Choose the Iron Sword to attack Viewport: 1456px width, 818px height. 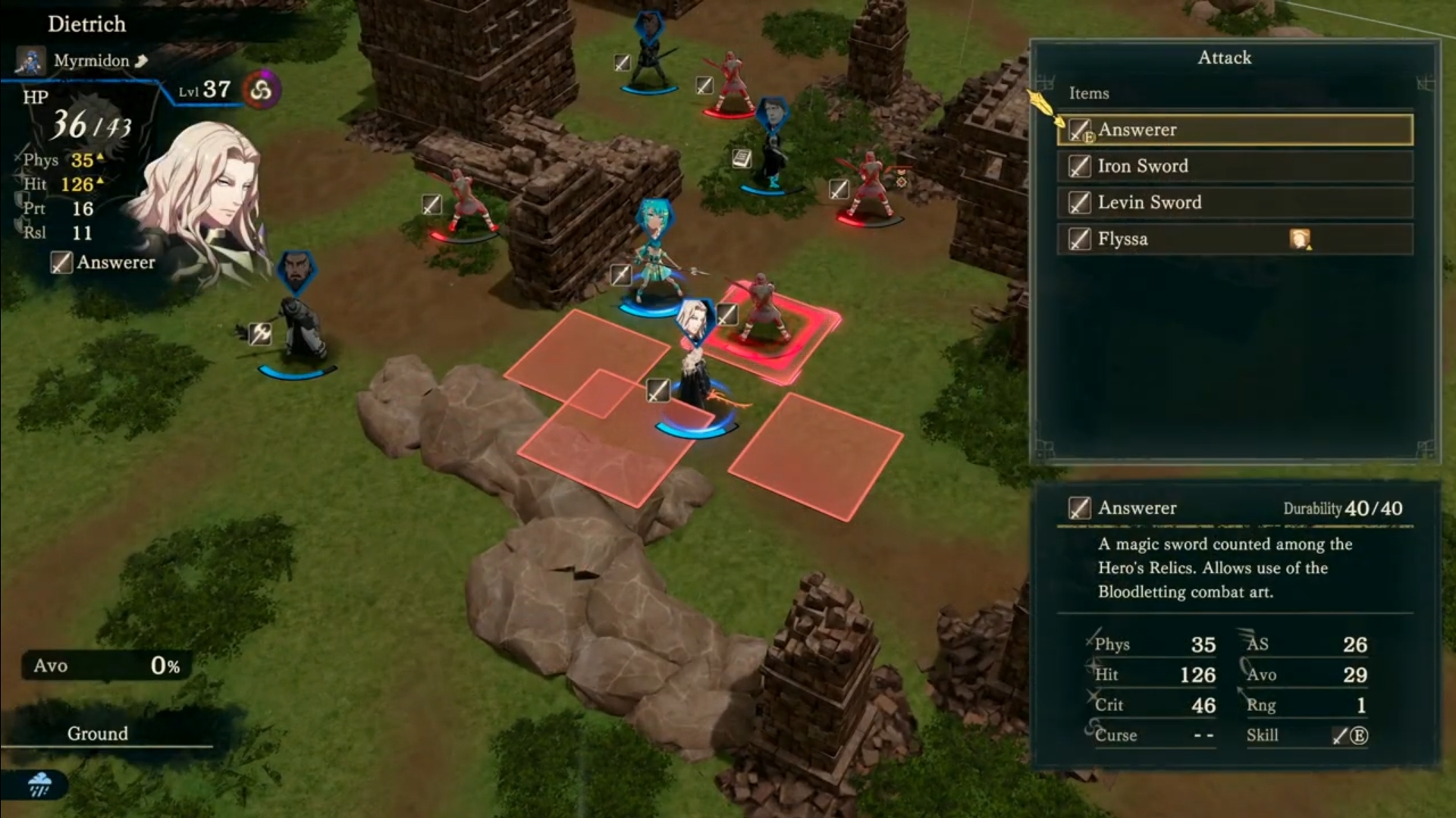coord(1234,166)
